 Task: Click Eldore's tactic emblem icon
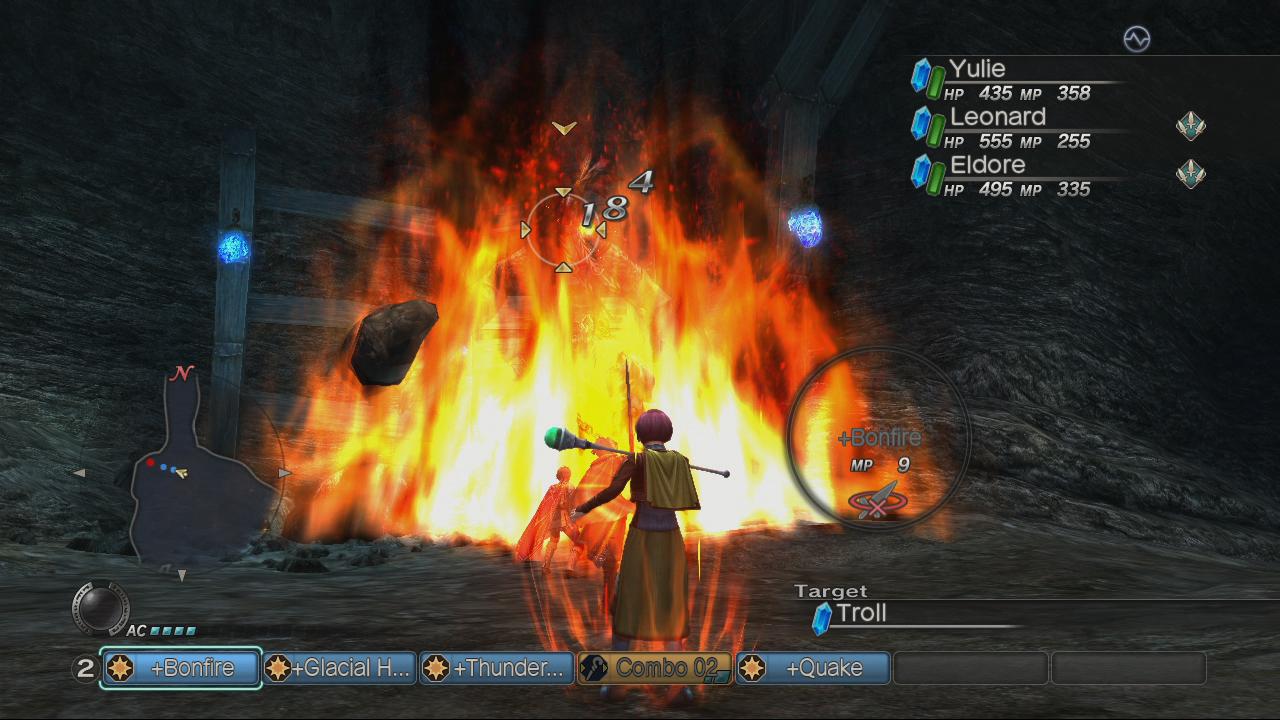click(1190, 174)
